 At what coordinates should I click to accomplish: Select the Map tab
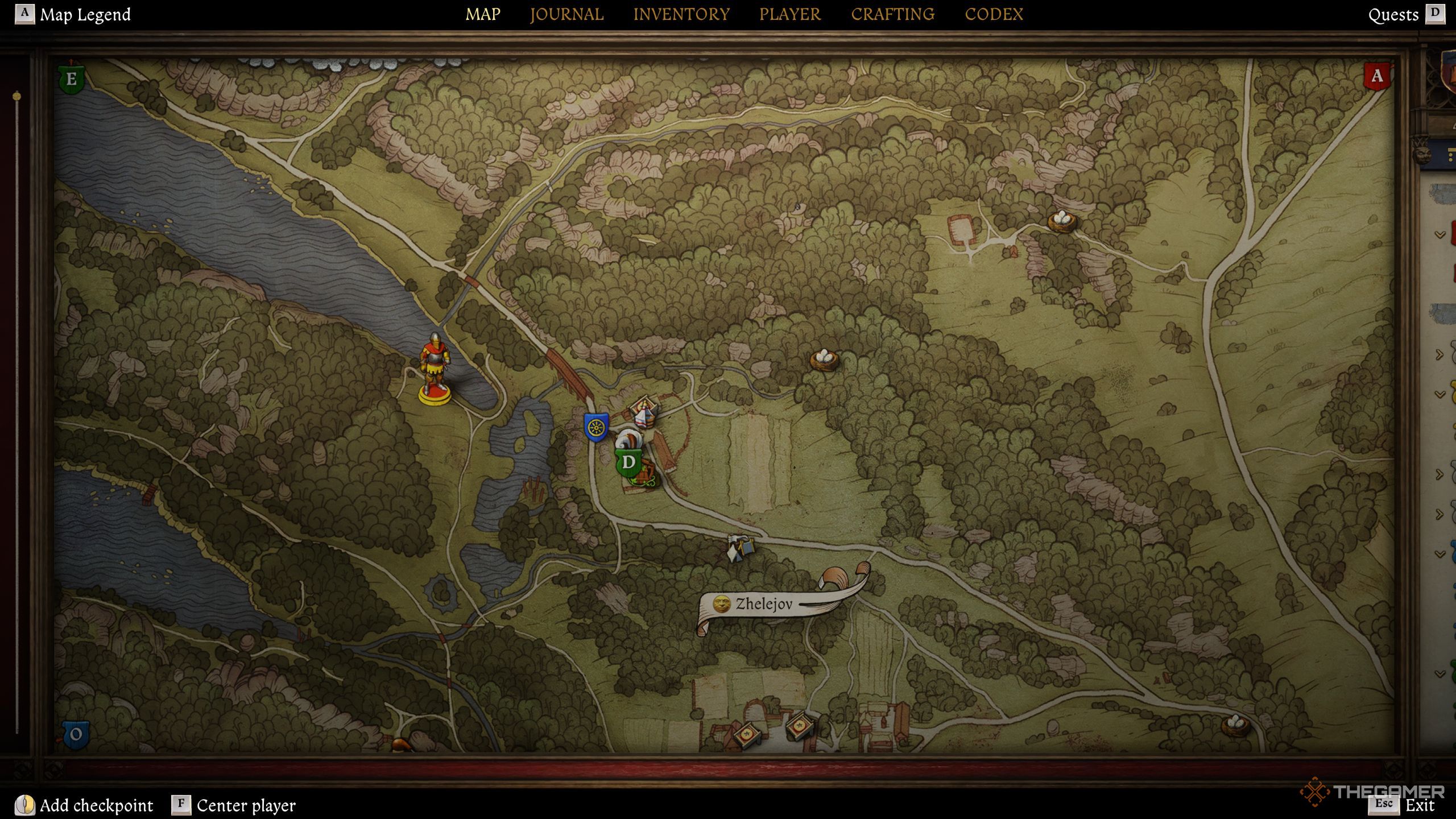(483, 14)
